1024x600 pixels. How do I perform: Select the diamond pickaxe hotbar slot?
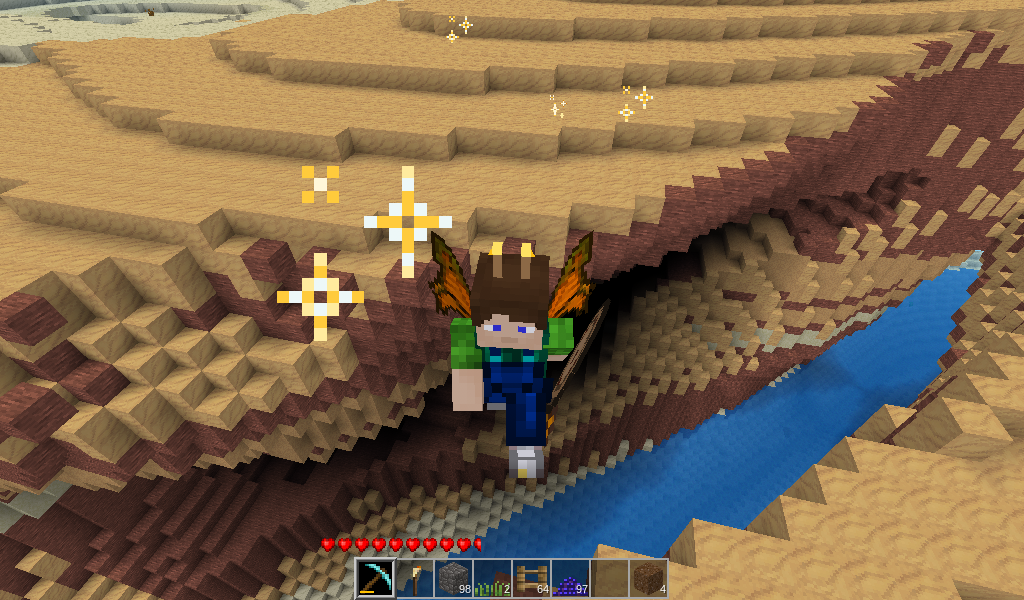pos(375,579)
